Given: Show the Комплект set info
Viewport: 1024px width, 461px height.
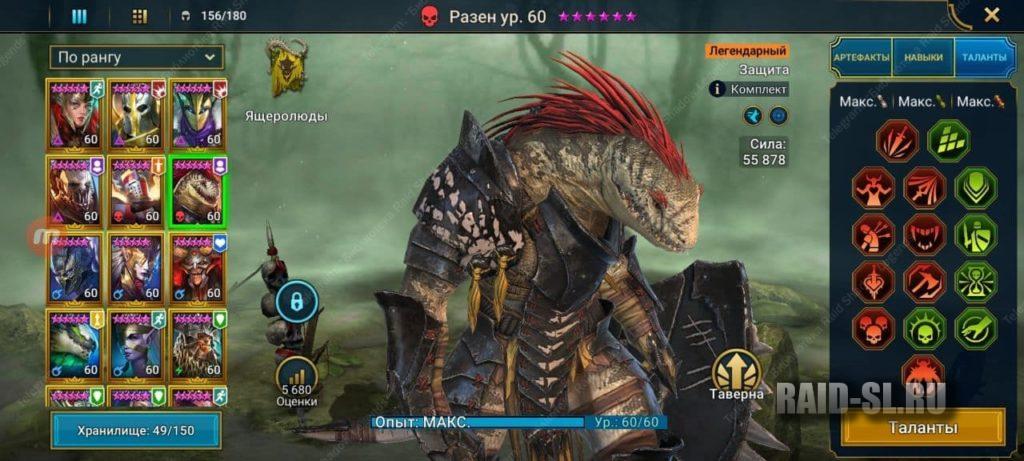Looking at the screenshot, I should 750,89.
